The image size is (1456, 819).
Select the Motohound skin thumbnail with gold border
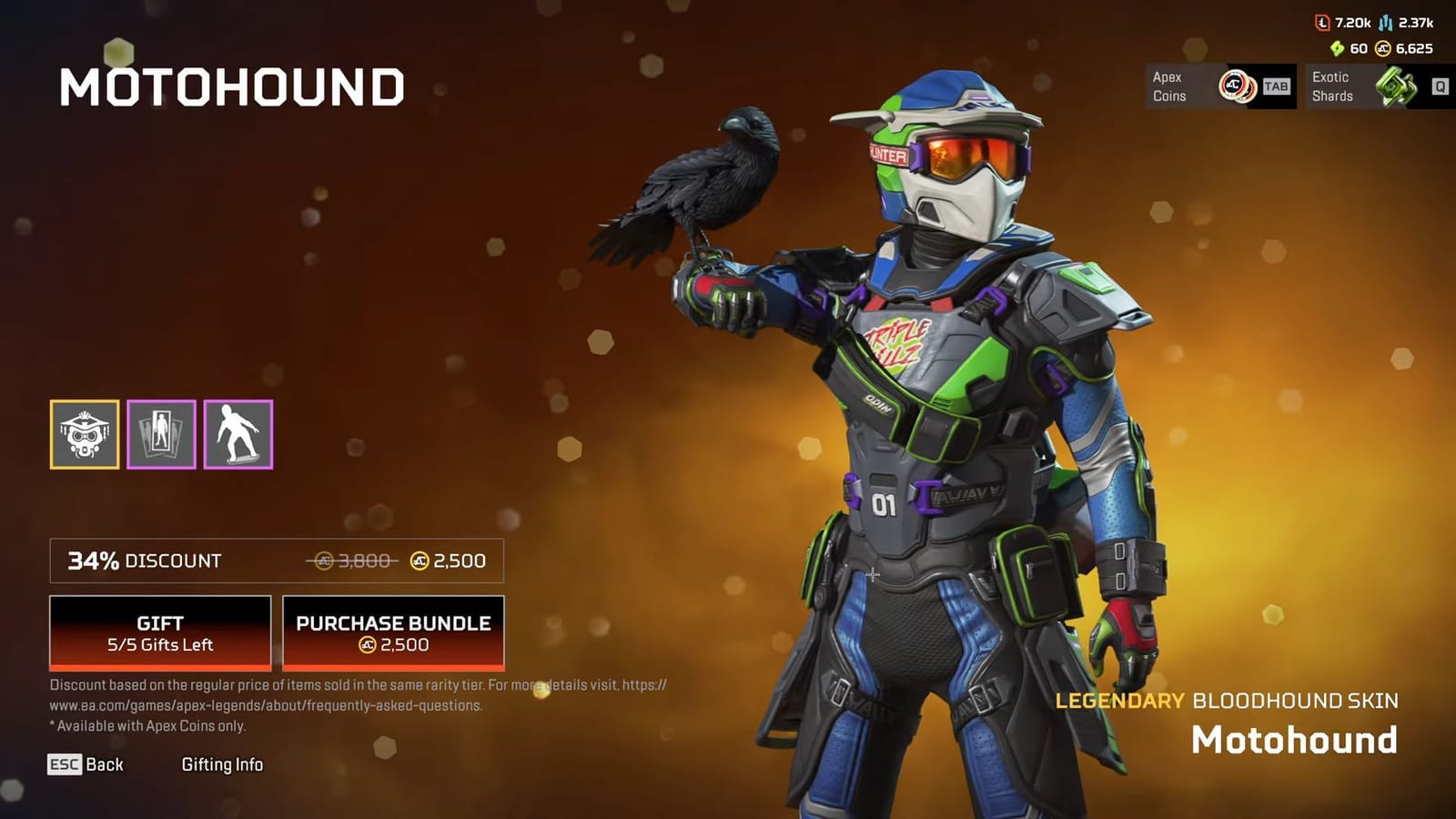coord(84,434)
